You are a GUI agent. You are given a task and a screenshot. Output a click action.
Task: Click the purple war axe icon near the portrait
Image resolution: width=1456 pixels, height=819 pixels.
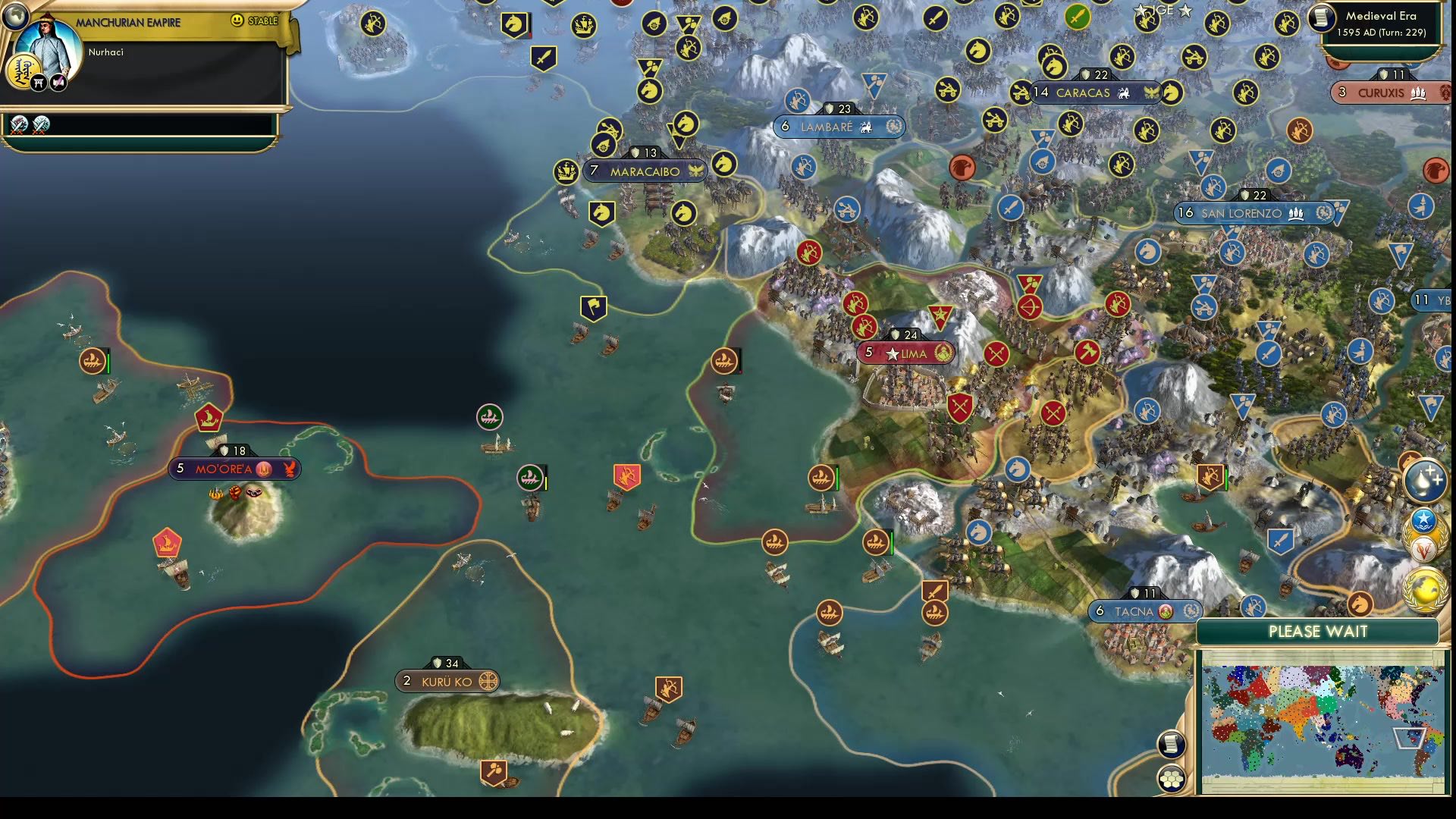click(58, 82)
